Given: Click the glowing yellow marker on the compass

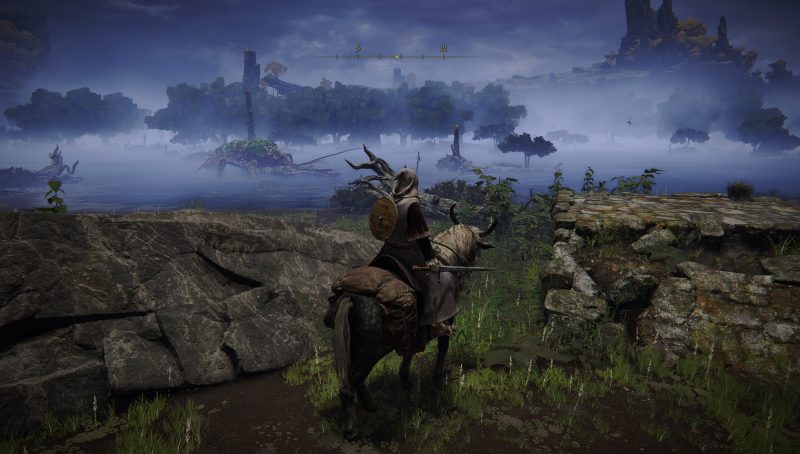Looking at the screenshot, I should click(x=397, y=56).
